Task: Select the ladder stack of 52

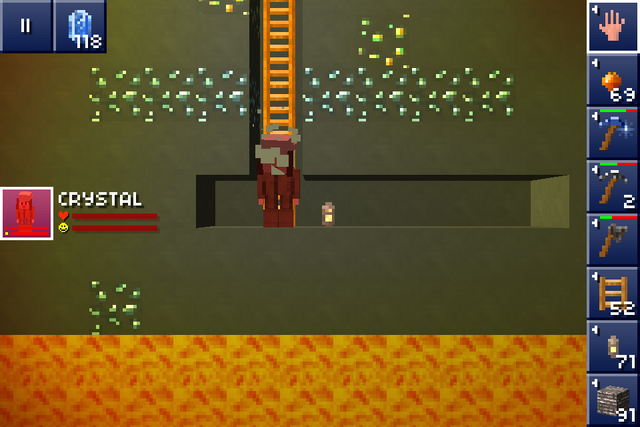Action: point(612,293)
